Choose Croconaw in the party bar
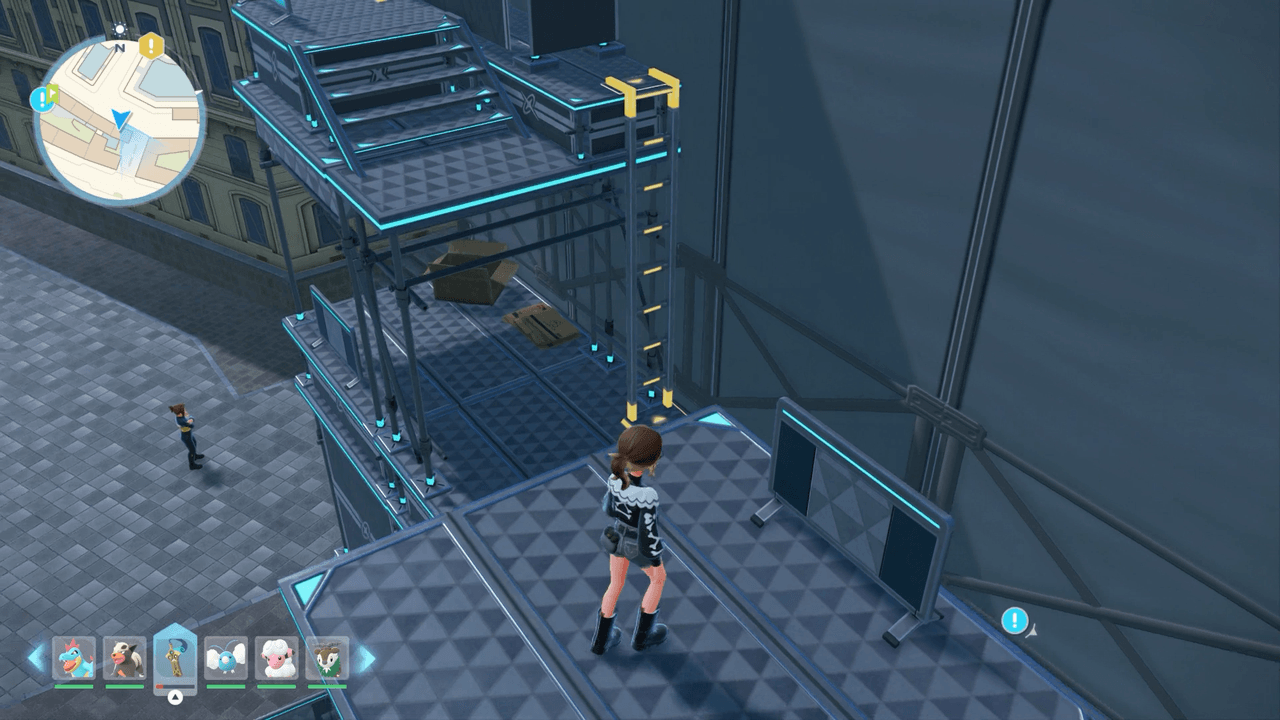This screenshot has width=1280, height=720. point(74,658)
